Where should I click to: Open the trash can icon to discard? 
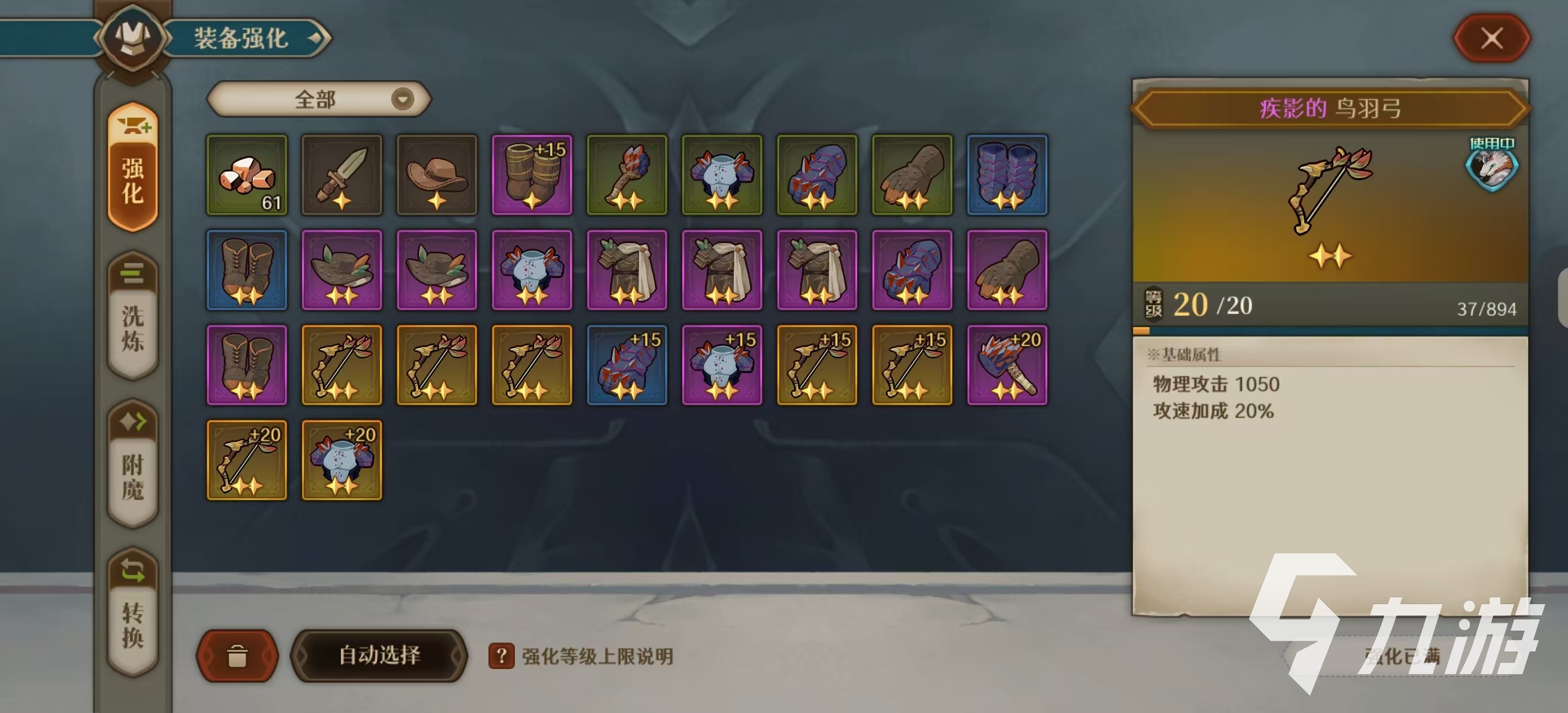click(237, 657)
